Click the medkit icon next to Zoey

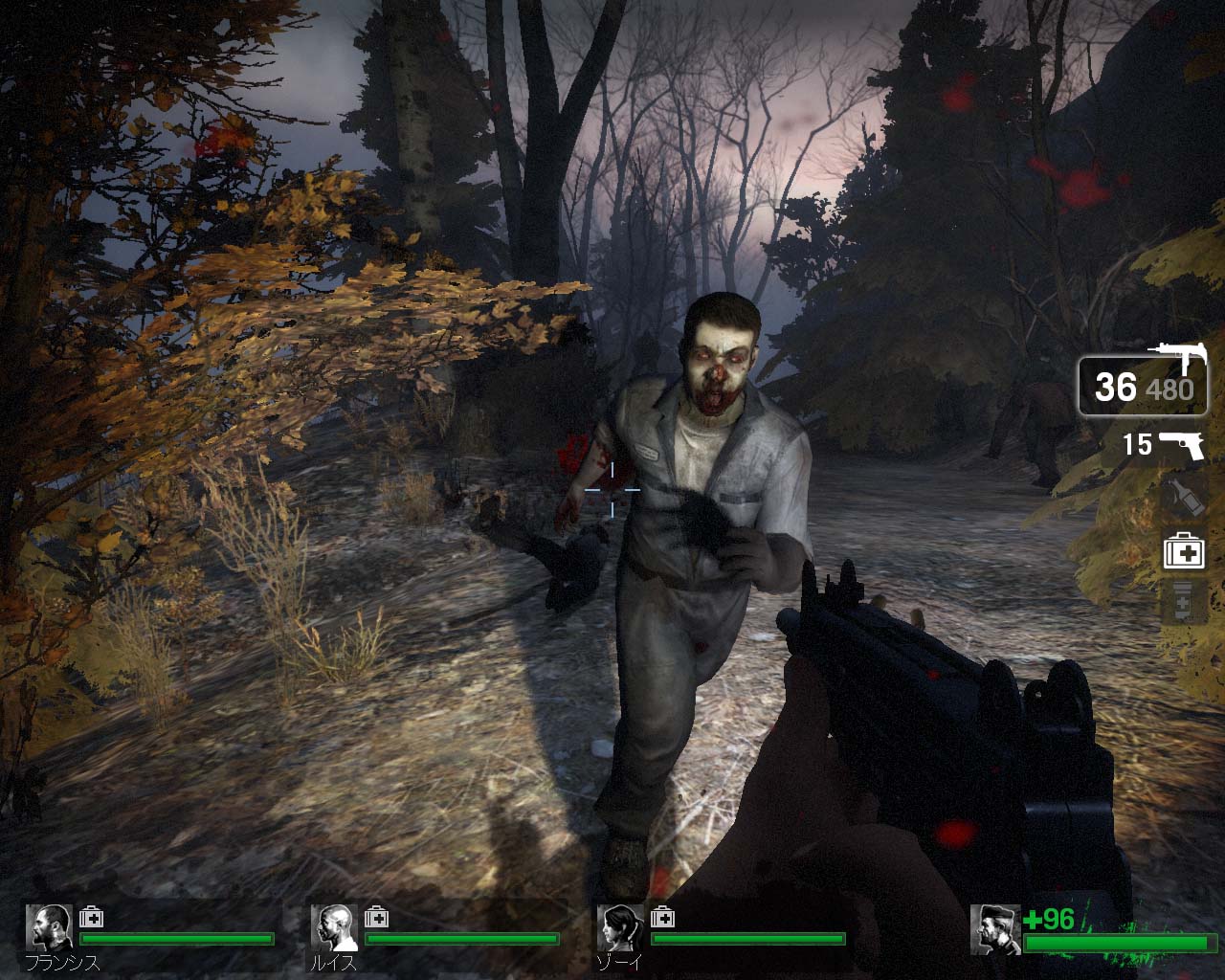point(662,918)
